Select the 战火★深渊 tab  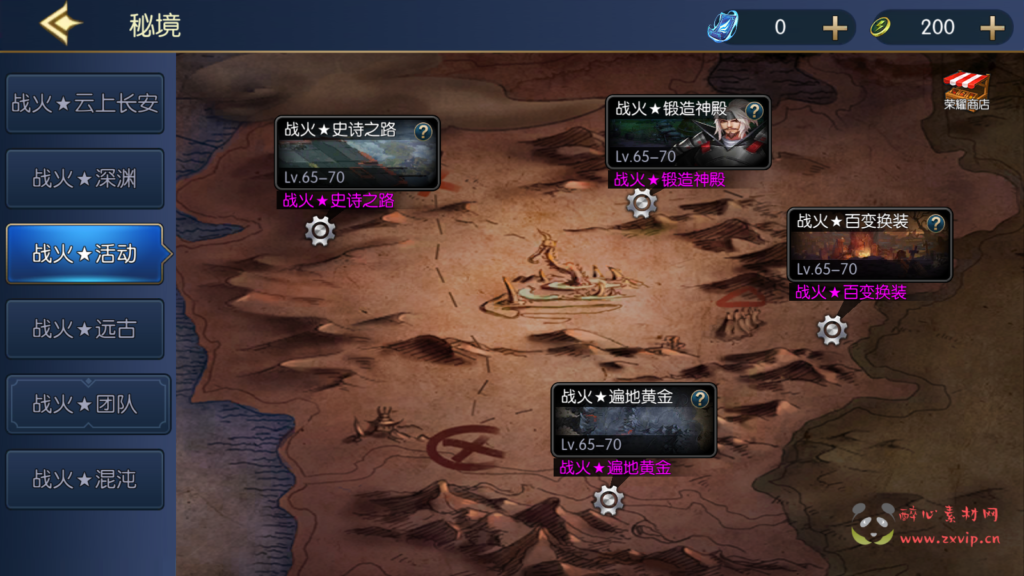tap(85, 179)
